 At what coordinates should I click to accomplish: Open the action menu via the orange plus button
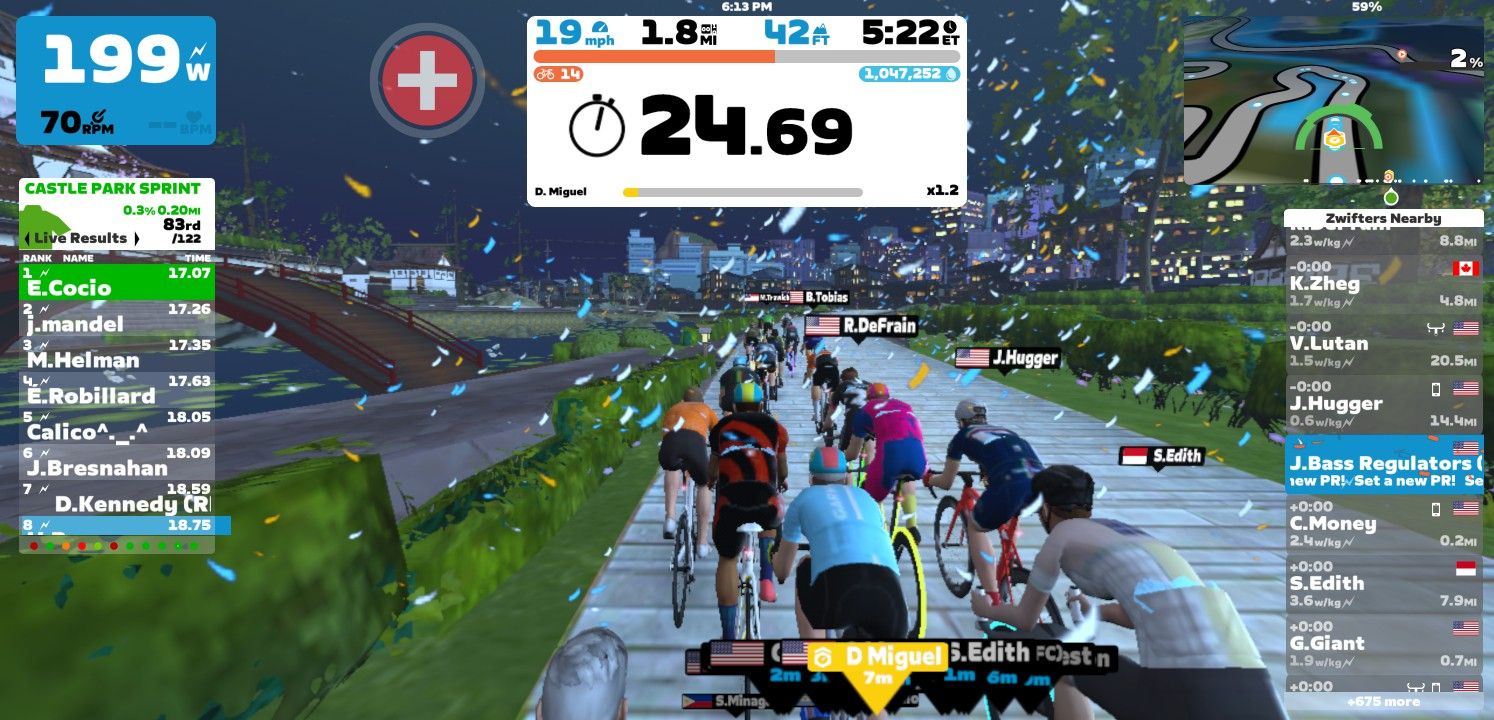tap(427, 80)
